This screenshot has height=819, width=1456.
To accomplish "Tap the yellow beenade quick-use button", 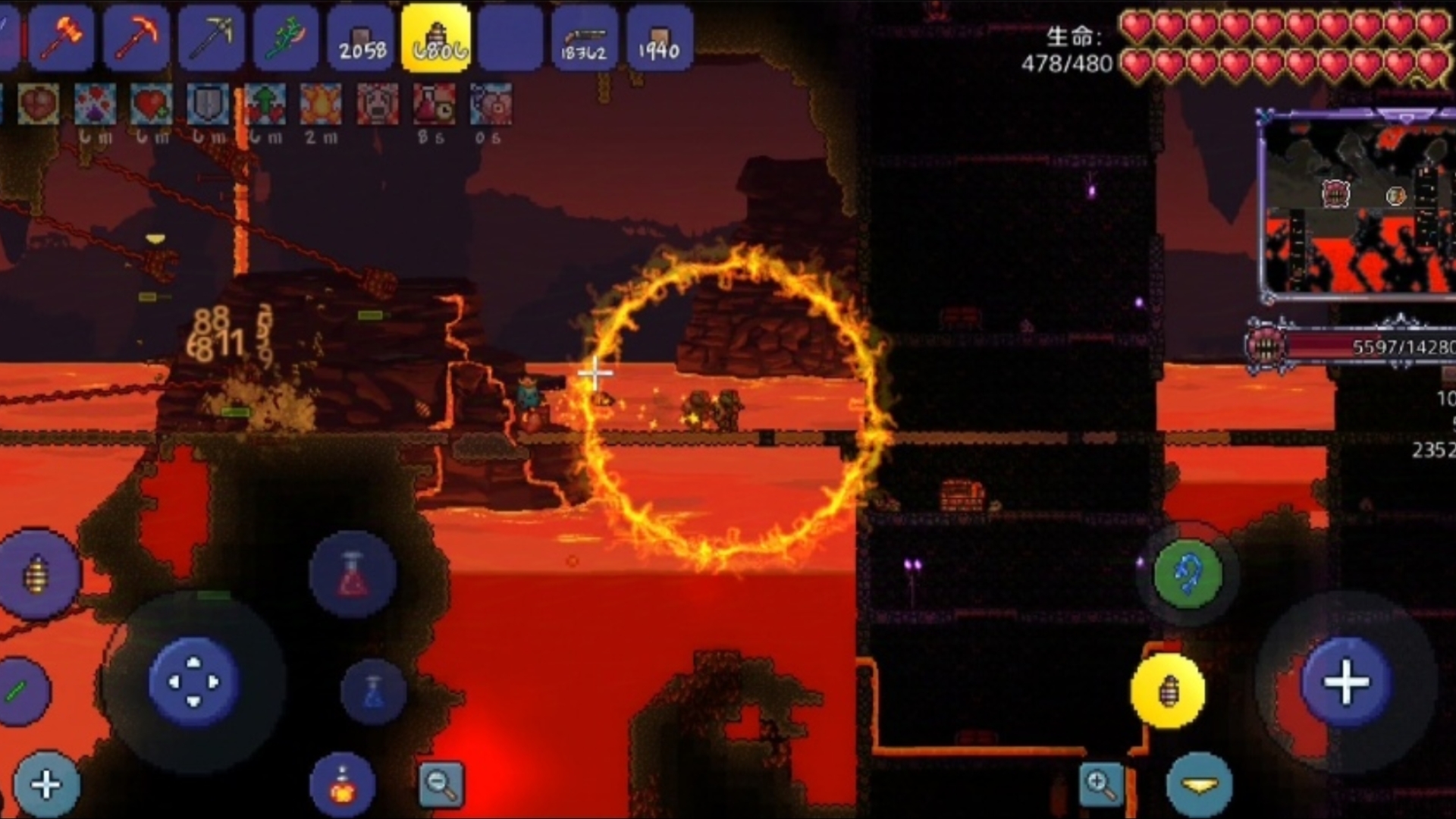I will click(x=1168, y=691).
